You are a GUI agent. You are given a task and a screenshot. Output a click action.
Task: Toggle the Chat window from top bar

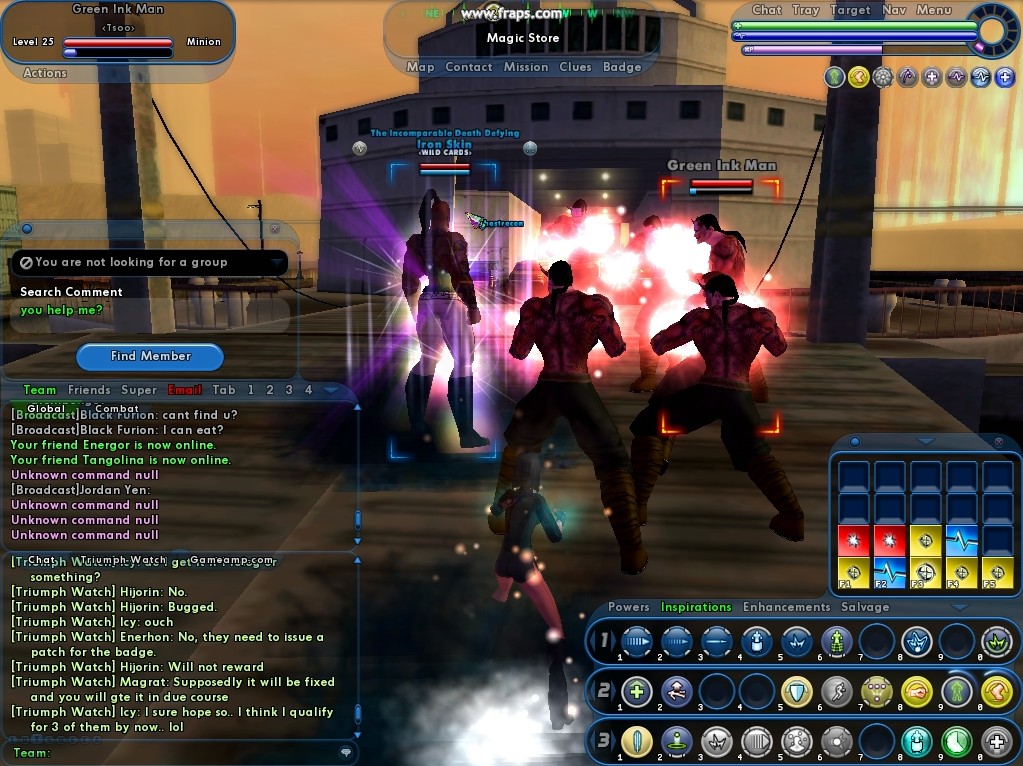[x=767, y=10]
